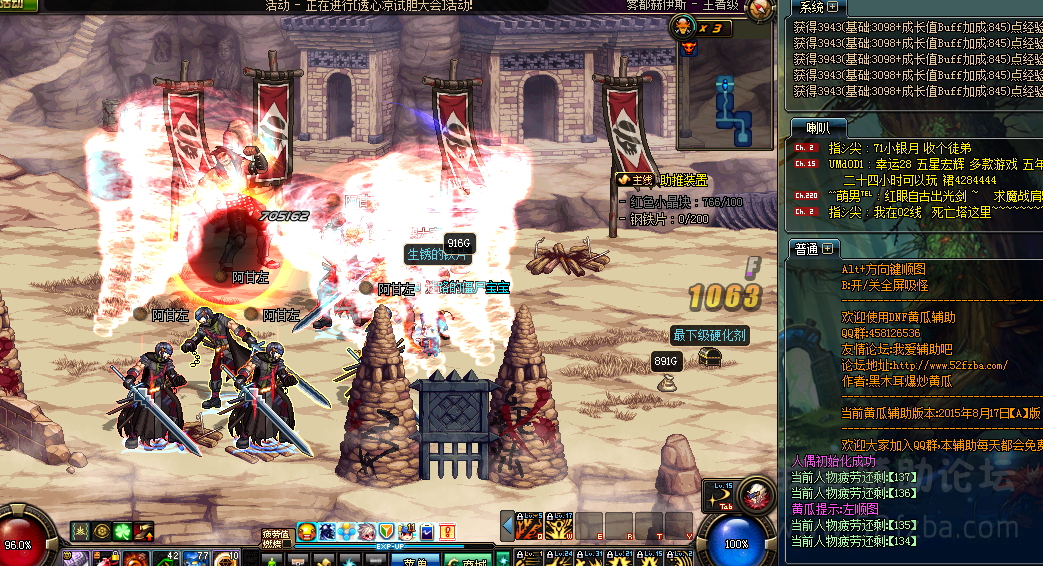
Task: Open the yellow smiley face icon
Action: [307, 532]
